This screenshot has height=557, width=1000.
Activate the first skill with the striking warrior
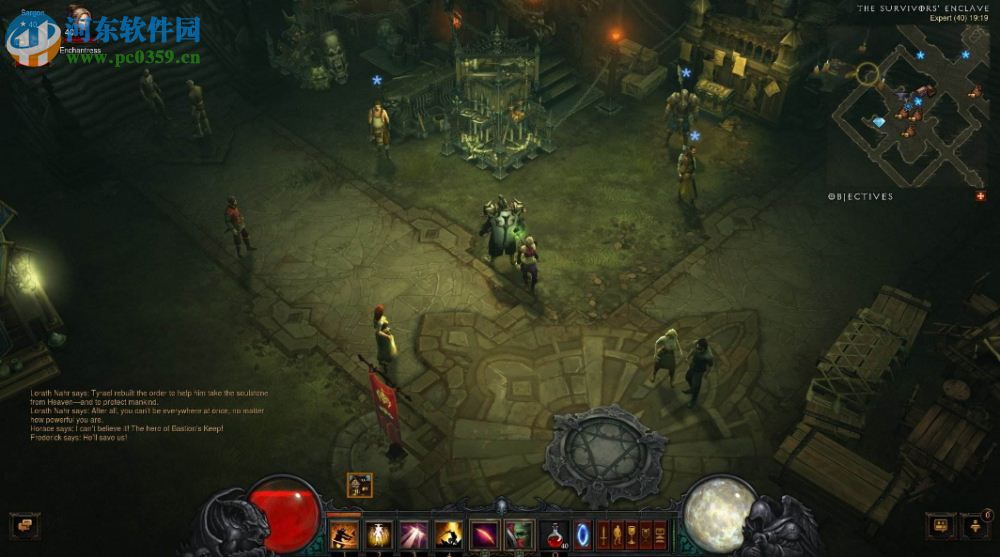(x=343, y=534)
